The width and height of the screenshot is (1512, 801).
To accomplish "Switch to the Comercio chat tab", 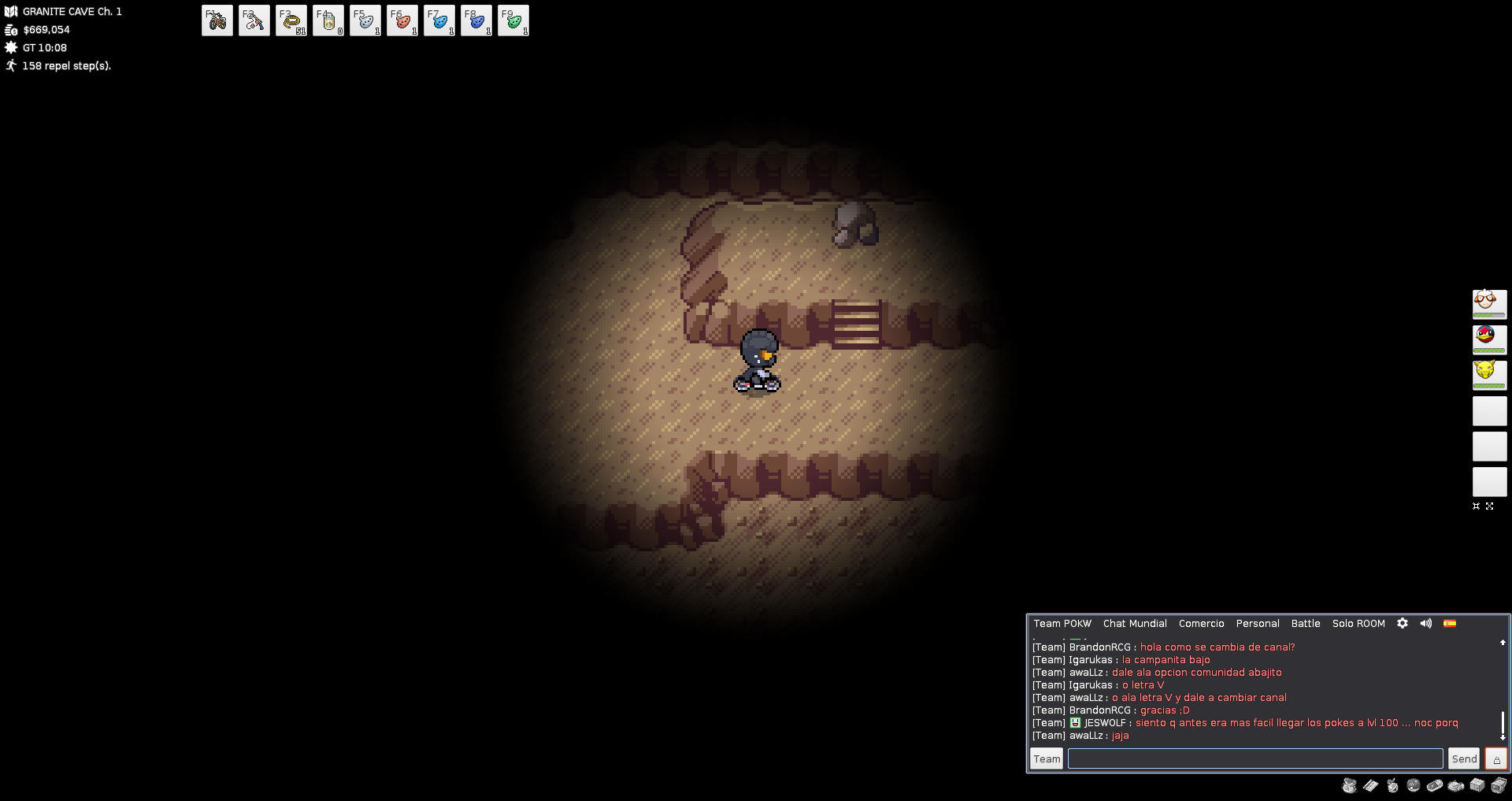I will coord(1201,624).
